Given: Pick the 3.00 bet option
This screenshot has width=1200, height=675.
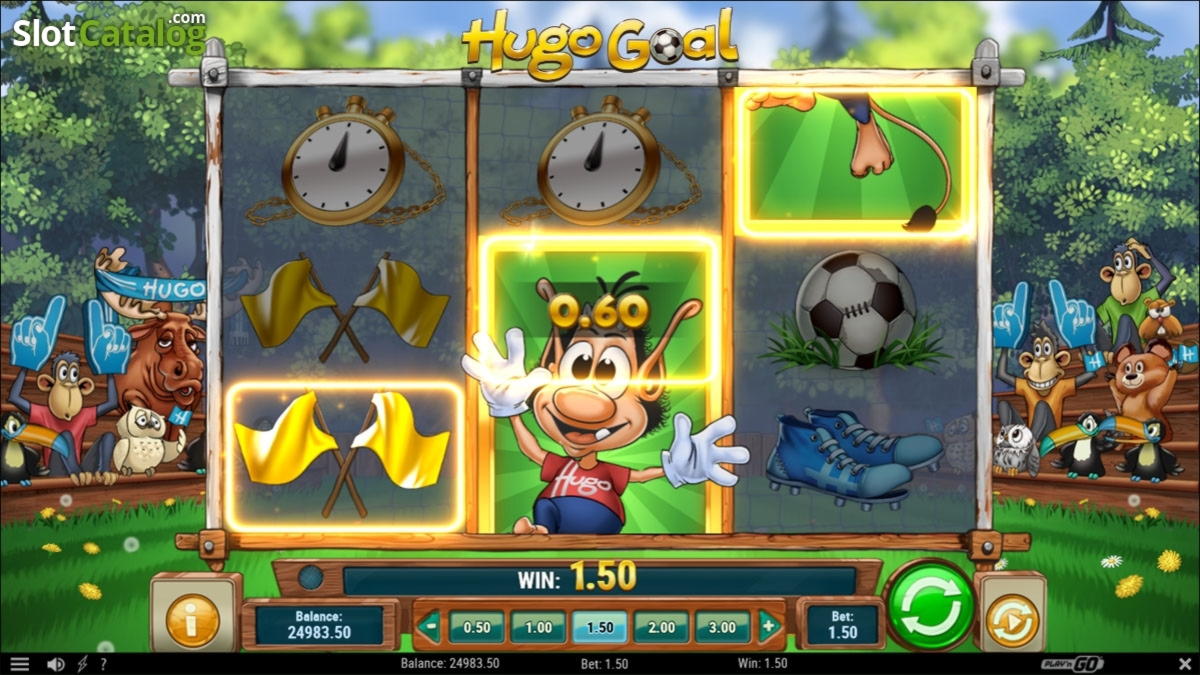Looking at the screenshot, I should click(x=722, y=627).
